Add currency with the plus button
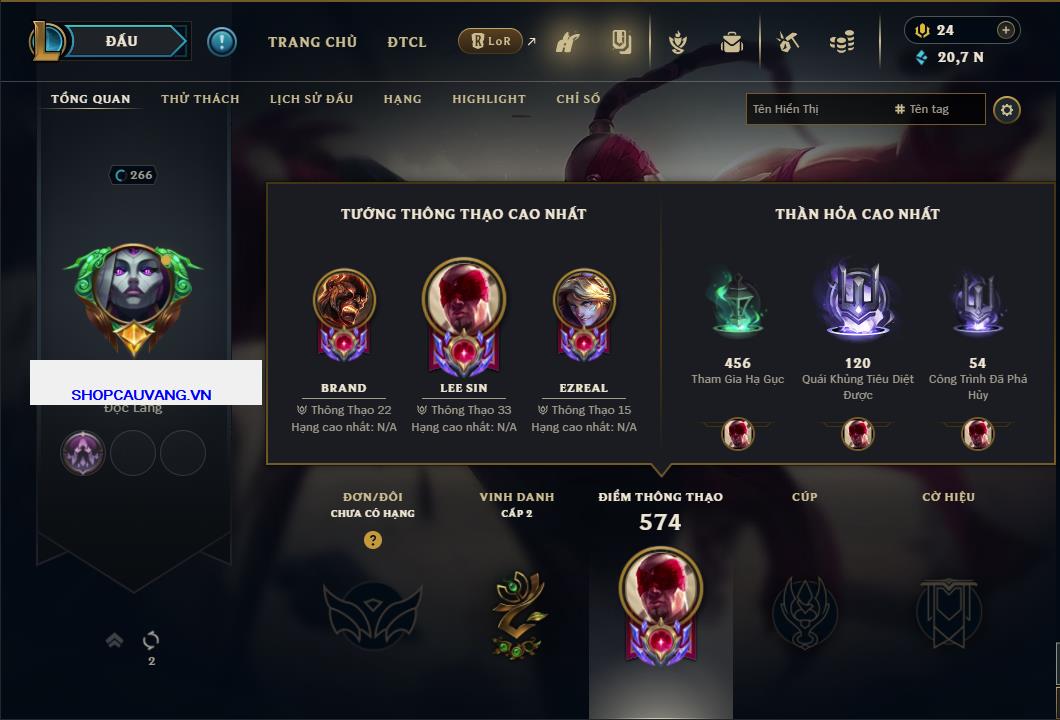The width and height of the screenshot is (1060, 720). (1006, 30)
